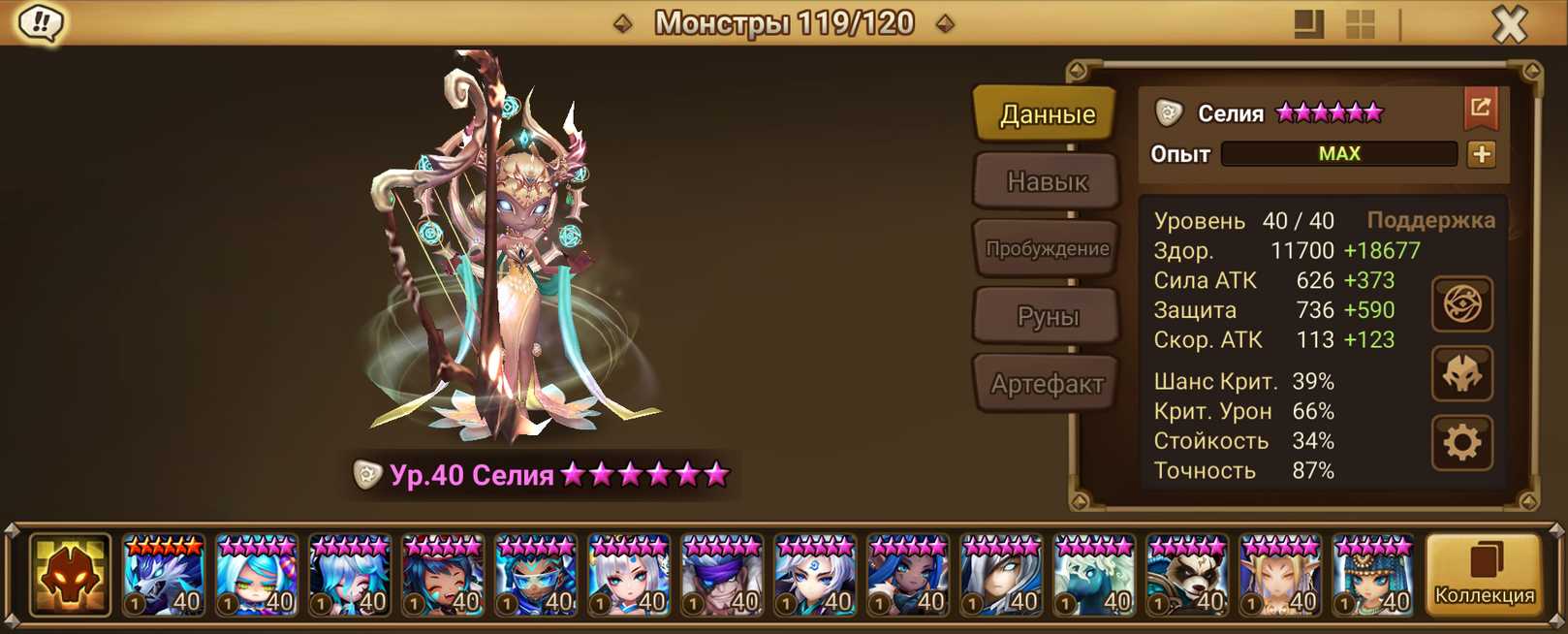The image size is (1568, 634).
Task: Open the Коллекция button
Action: tap(1484, 575)
